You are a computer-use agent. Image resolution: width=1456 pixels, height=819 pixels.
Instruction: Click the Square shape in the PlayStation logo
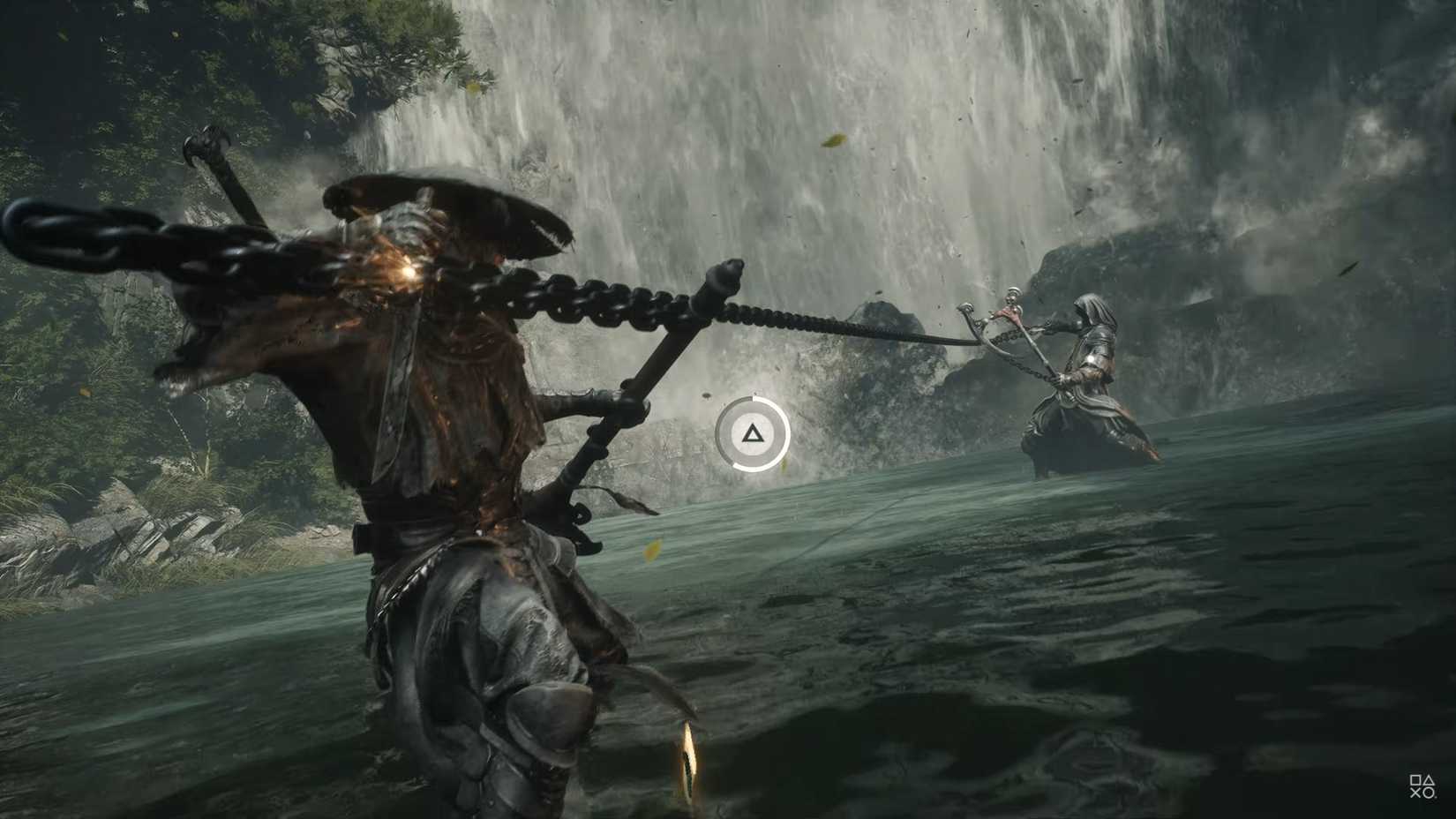point(1416,780)
